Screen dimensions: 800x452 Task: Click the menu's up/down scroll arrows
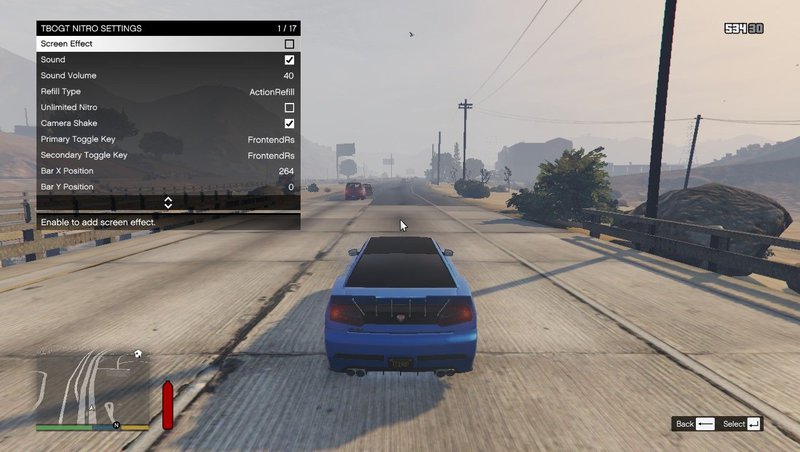point(168,202)
